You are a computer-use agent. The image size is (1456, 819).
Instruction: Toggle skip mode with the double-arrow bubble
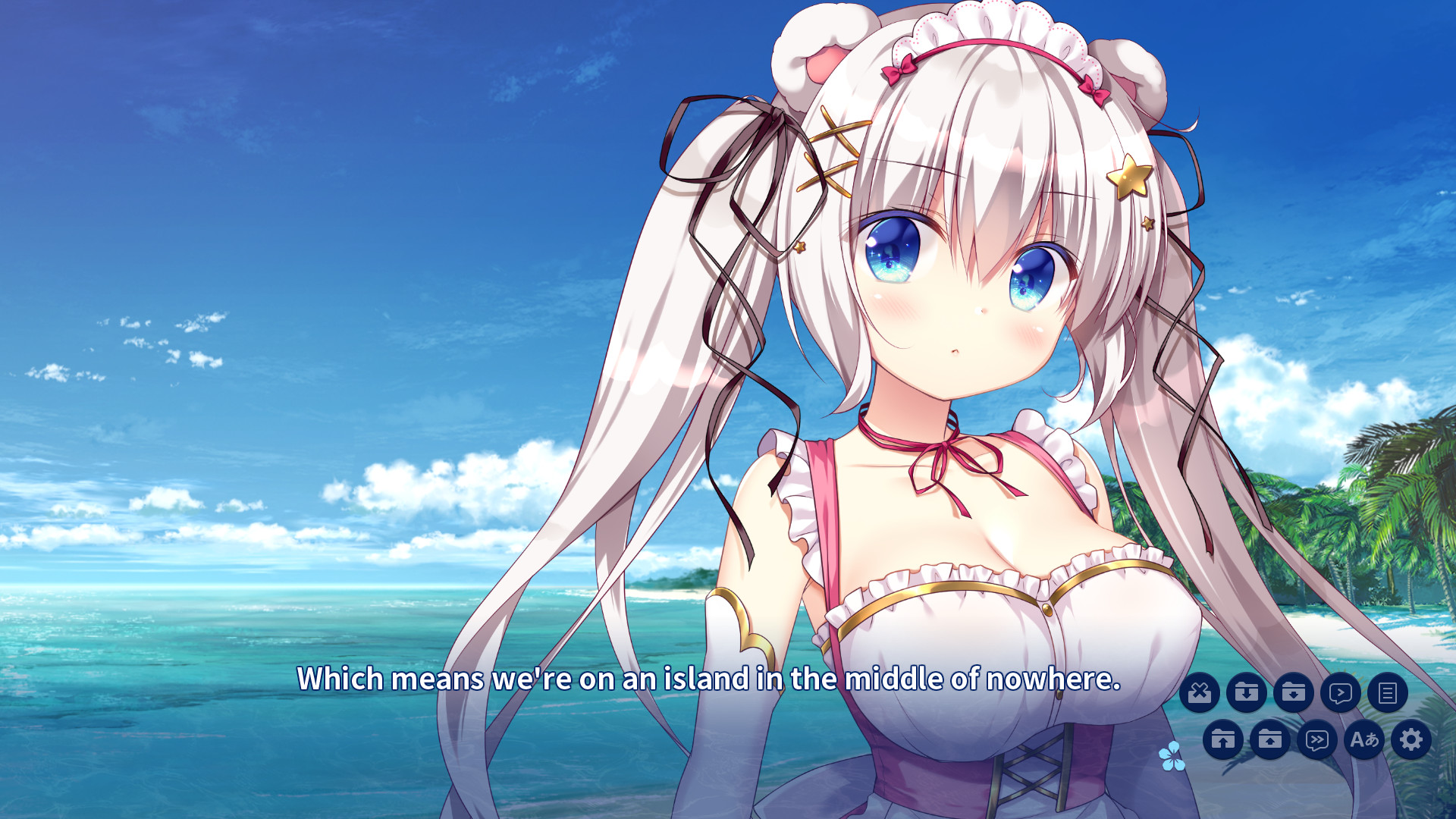click(1317, 741)
